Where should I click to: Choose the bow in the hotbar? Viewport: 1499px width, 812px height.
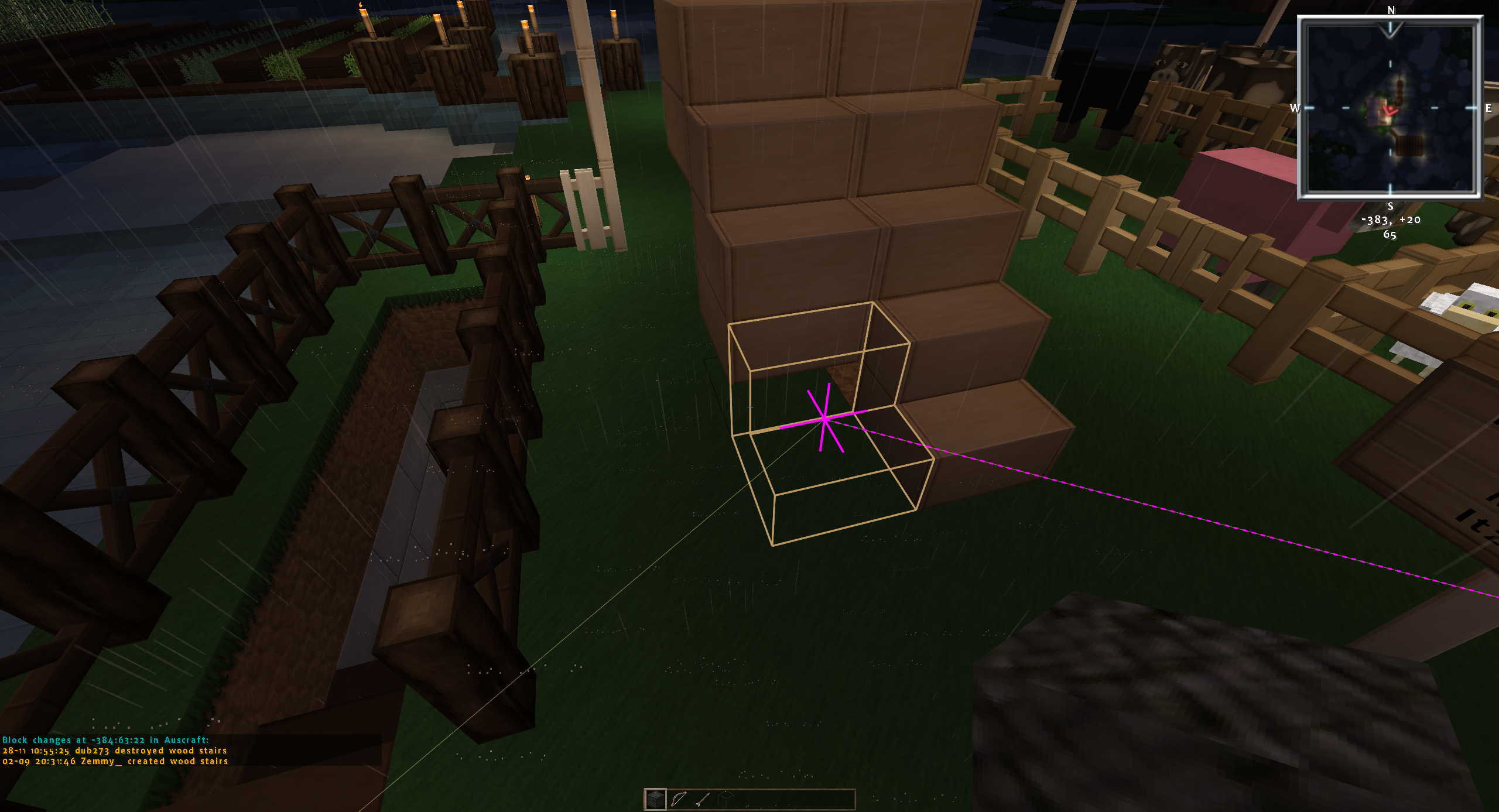tap(679, 799)
